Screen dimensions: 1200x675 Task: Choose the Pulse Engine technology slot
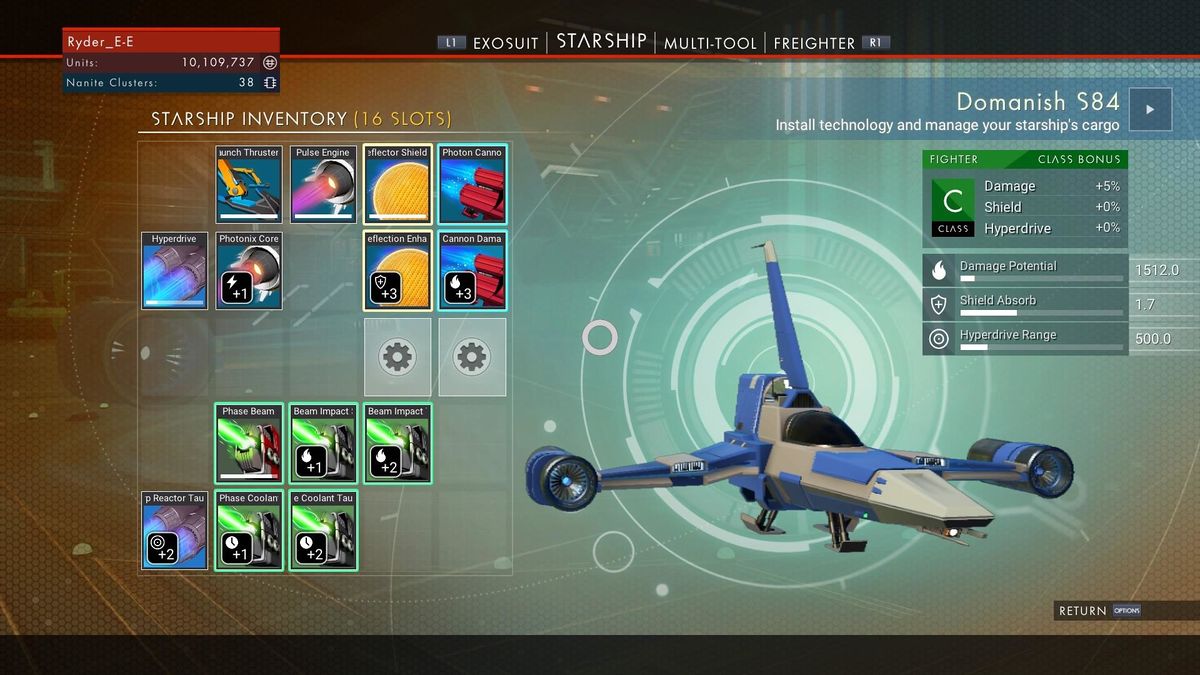[323, 184]
